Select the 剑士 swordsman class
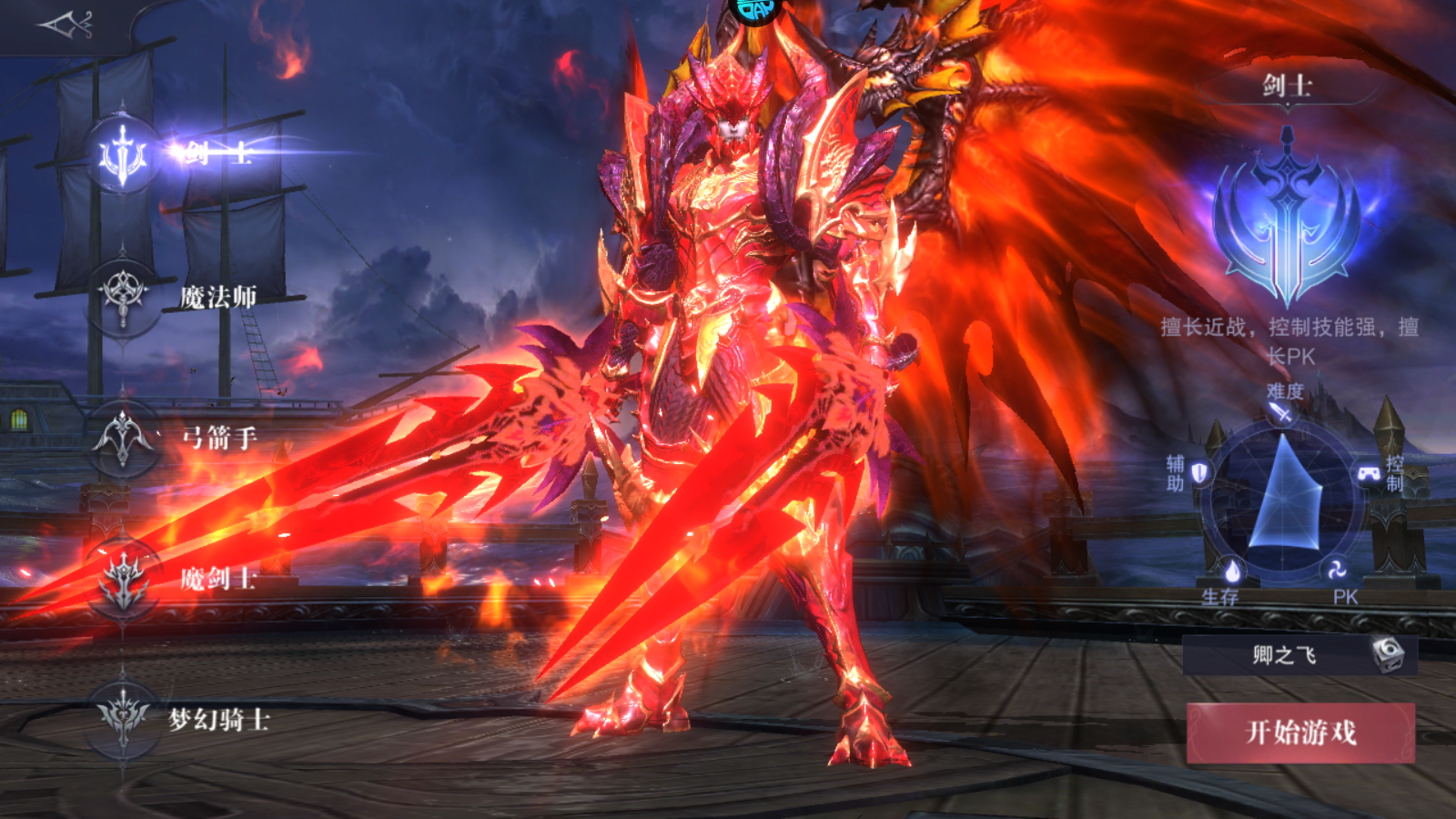This screenshot has height=819, width=1456. [x=124, y=155]
